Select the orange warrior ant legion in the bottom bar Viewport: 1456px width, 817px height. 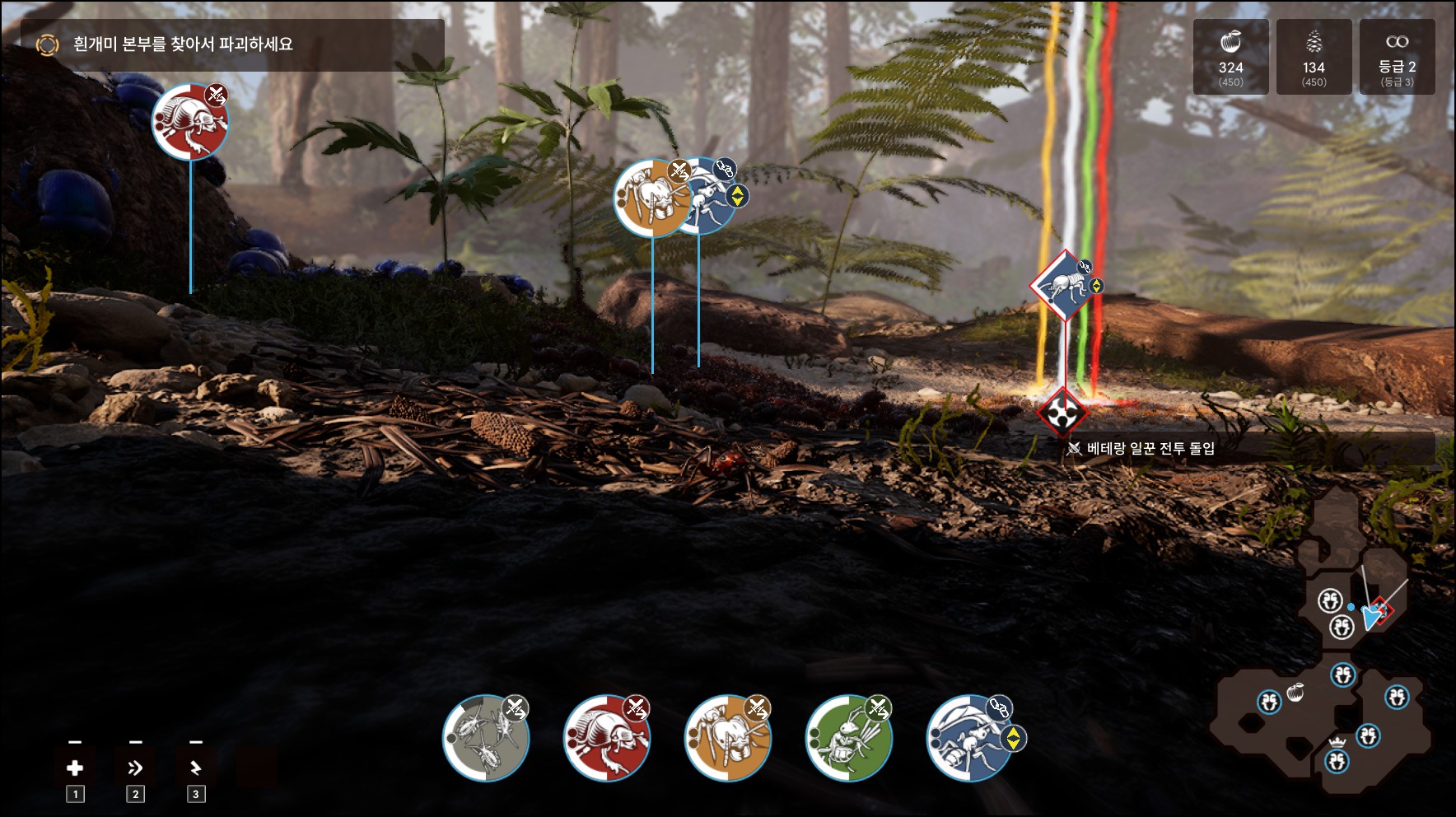728,738
